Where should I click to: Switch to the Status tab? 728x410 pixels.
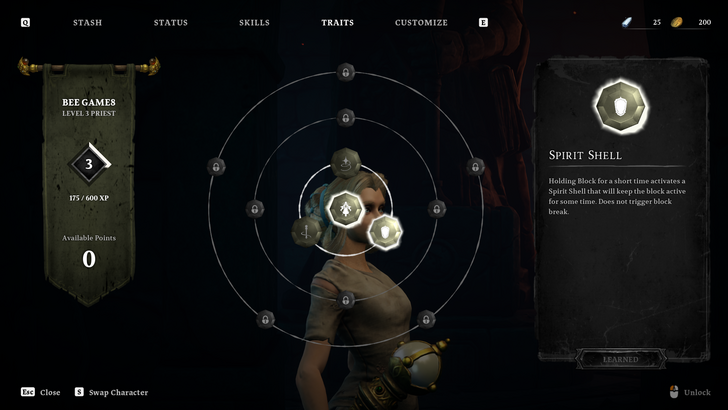tap(171, 22)
